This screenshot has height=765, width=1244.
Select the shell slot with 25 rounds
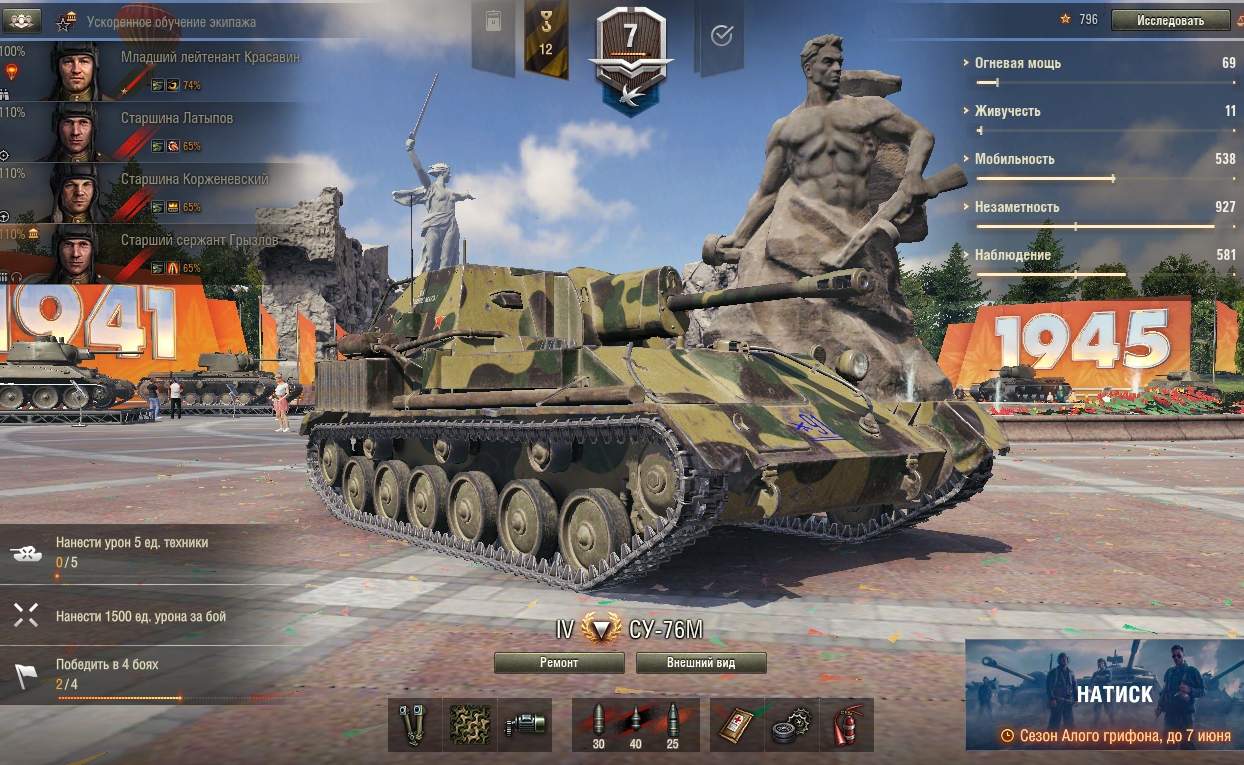(671, 724)
